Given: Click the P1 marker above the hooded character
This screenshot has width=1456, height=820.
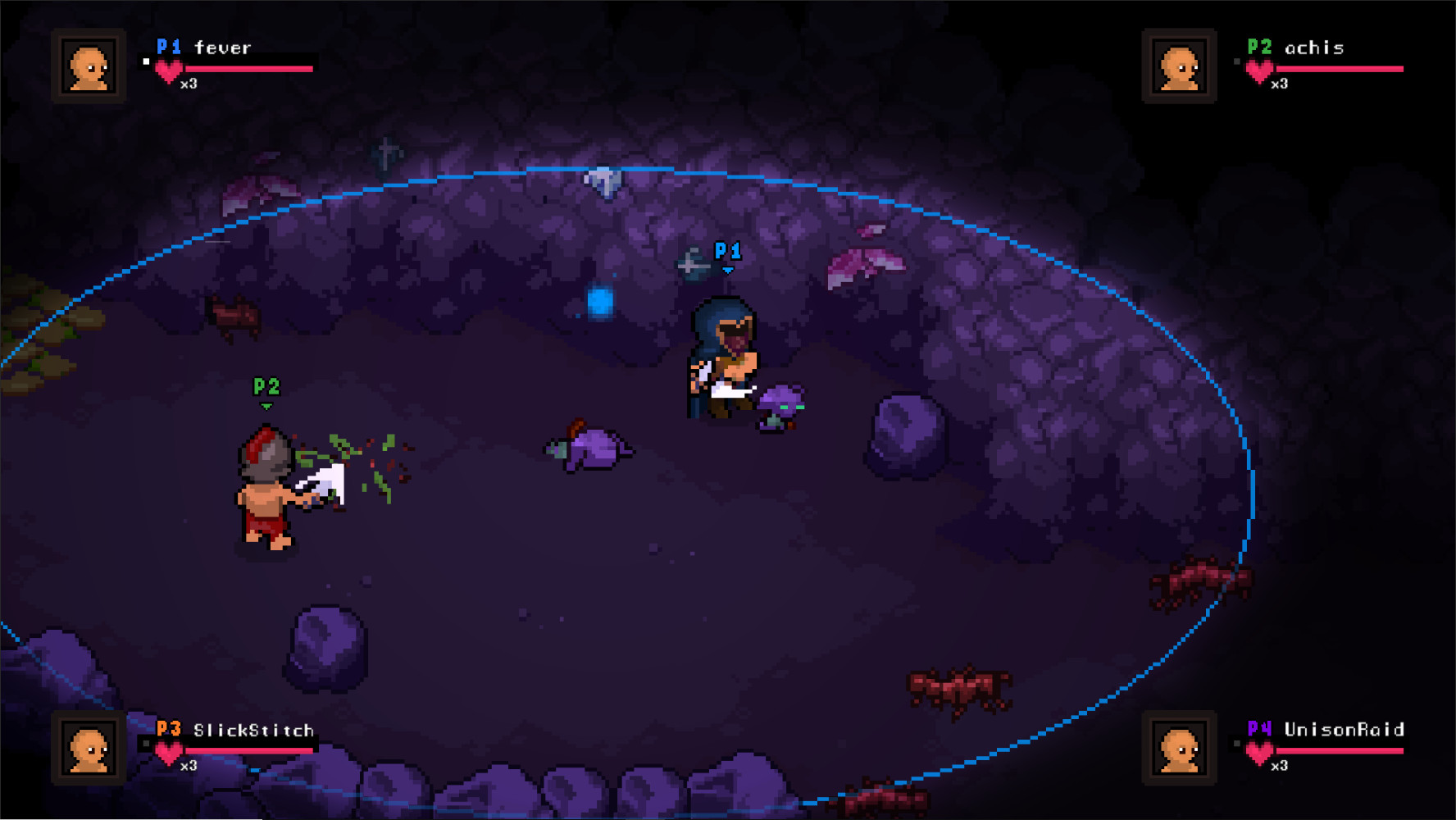Looking at the screenshot, I should pyautogui.click(x=726, y=253).
